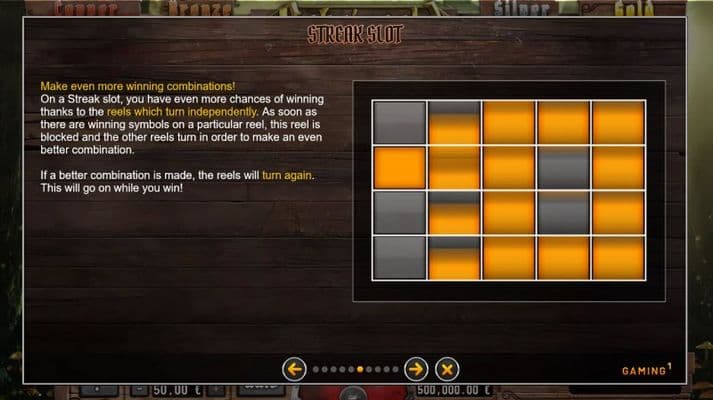Screen dimensions: 713x400
Task: Go to the previous help page
Action: (x=294, y=368)
